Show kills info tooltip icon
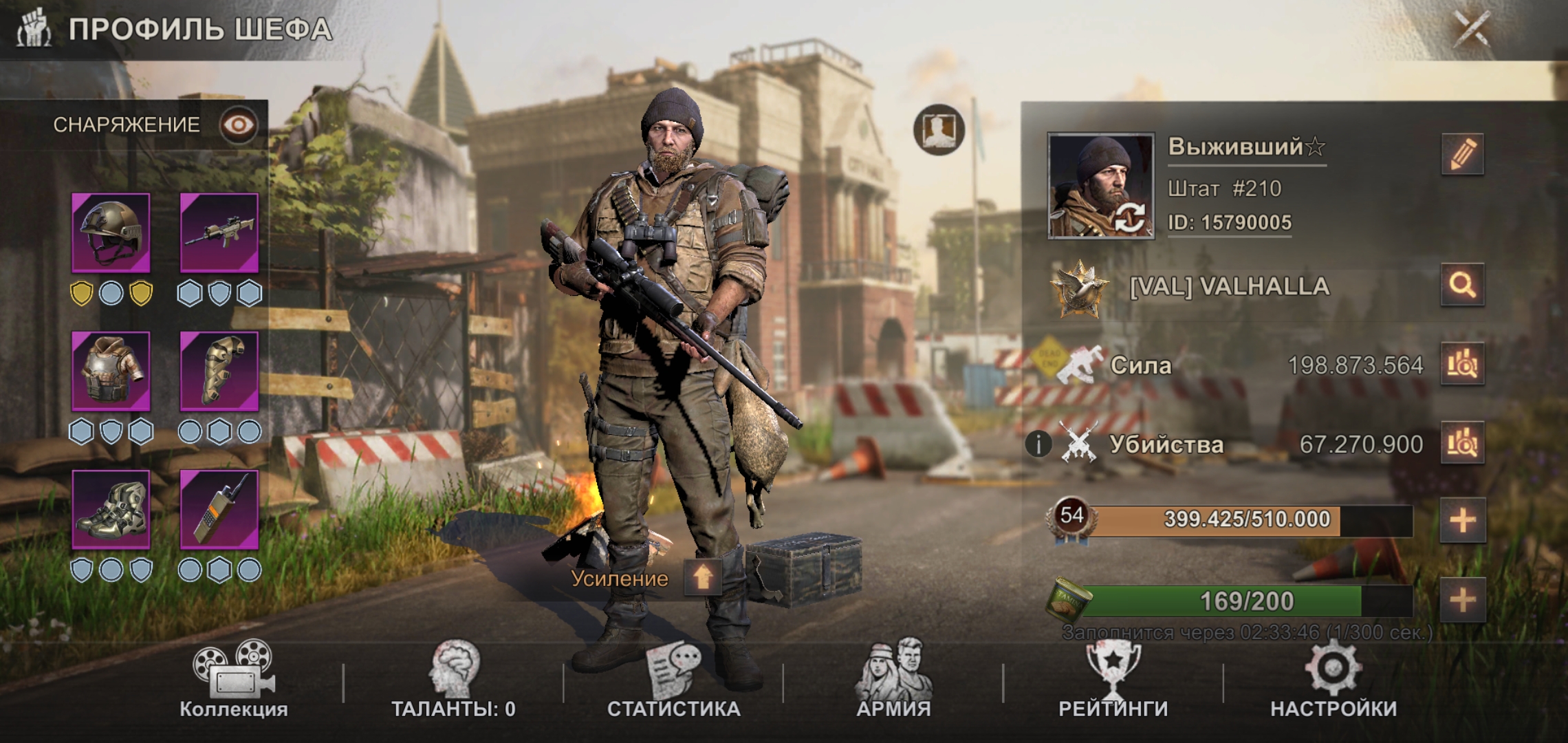Viewport: 1568px width, 743px height. pos(1038,444)
